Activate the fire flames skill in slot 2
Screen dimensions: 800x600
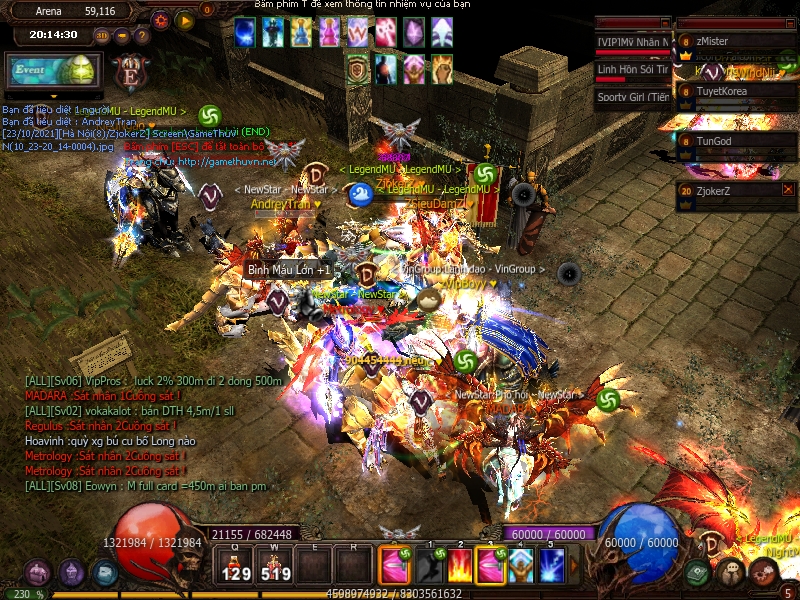[x=460, y=566]
